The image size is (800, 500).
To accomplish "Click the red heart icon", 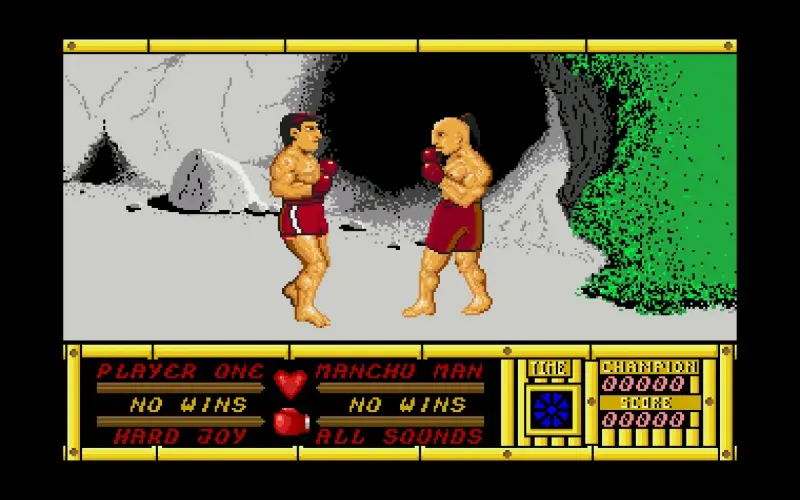I will click(x=291, y=383).
